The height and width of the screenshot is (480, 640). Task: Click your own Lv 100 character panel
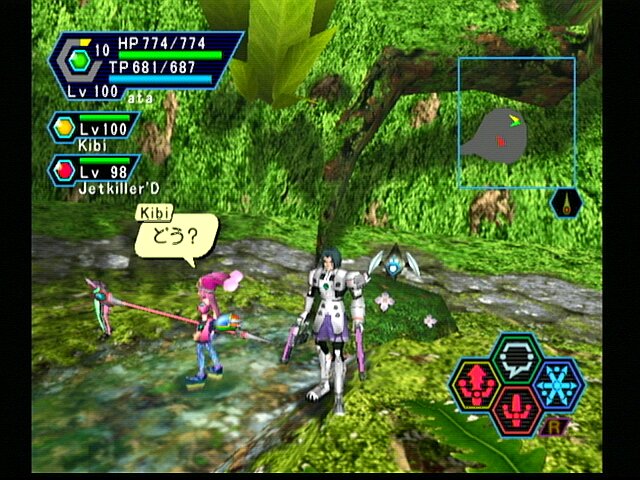pyautogui.click(x=145, y=66)
